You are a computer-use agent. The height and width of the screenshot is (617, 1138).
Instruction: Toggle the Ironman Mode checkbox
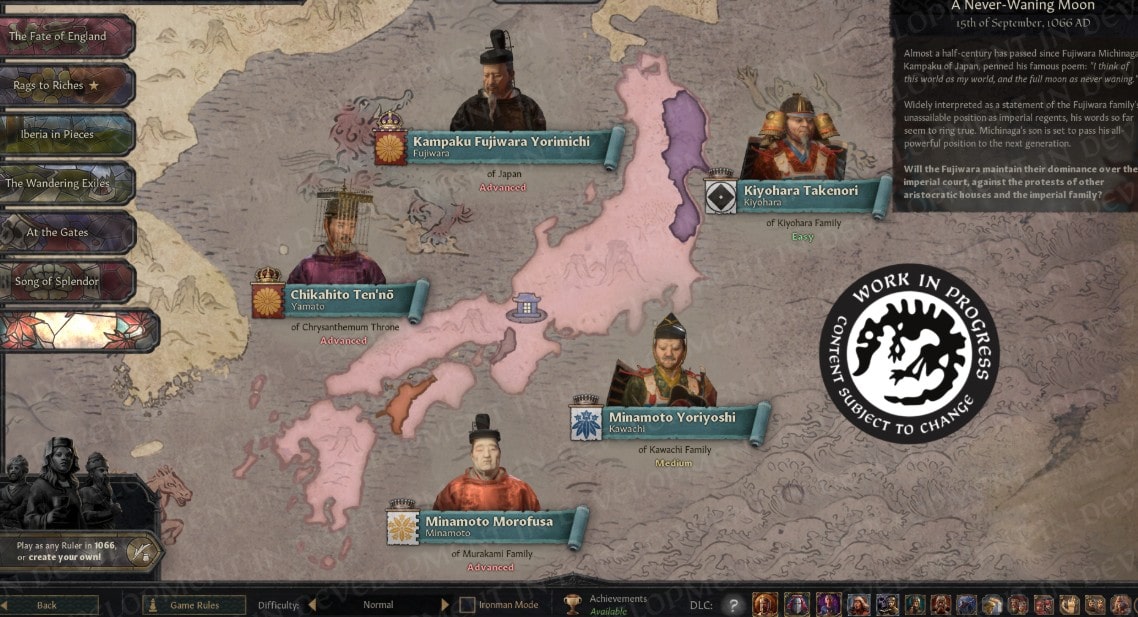[x=467, y=605]
